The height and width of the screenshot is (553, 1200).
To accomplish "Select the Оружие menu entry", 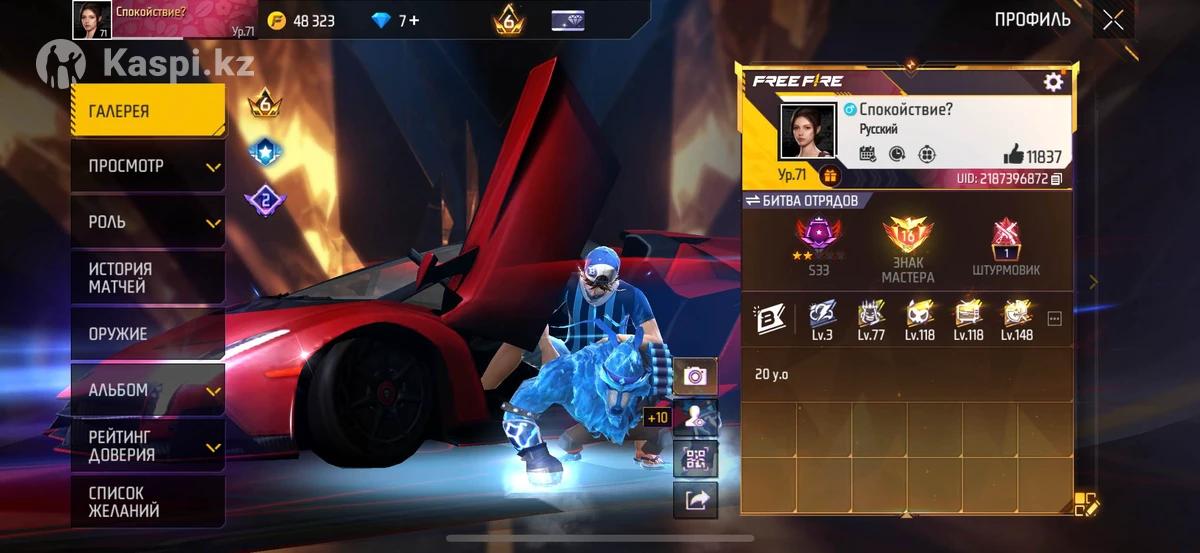I will 148,334.
